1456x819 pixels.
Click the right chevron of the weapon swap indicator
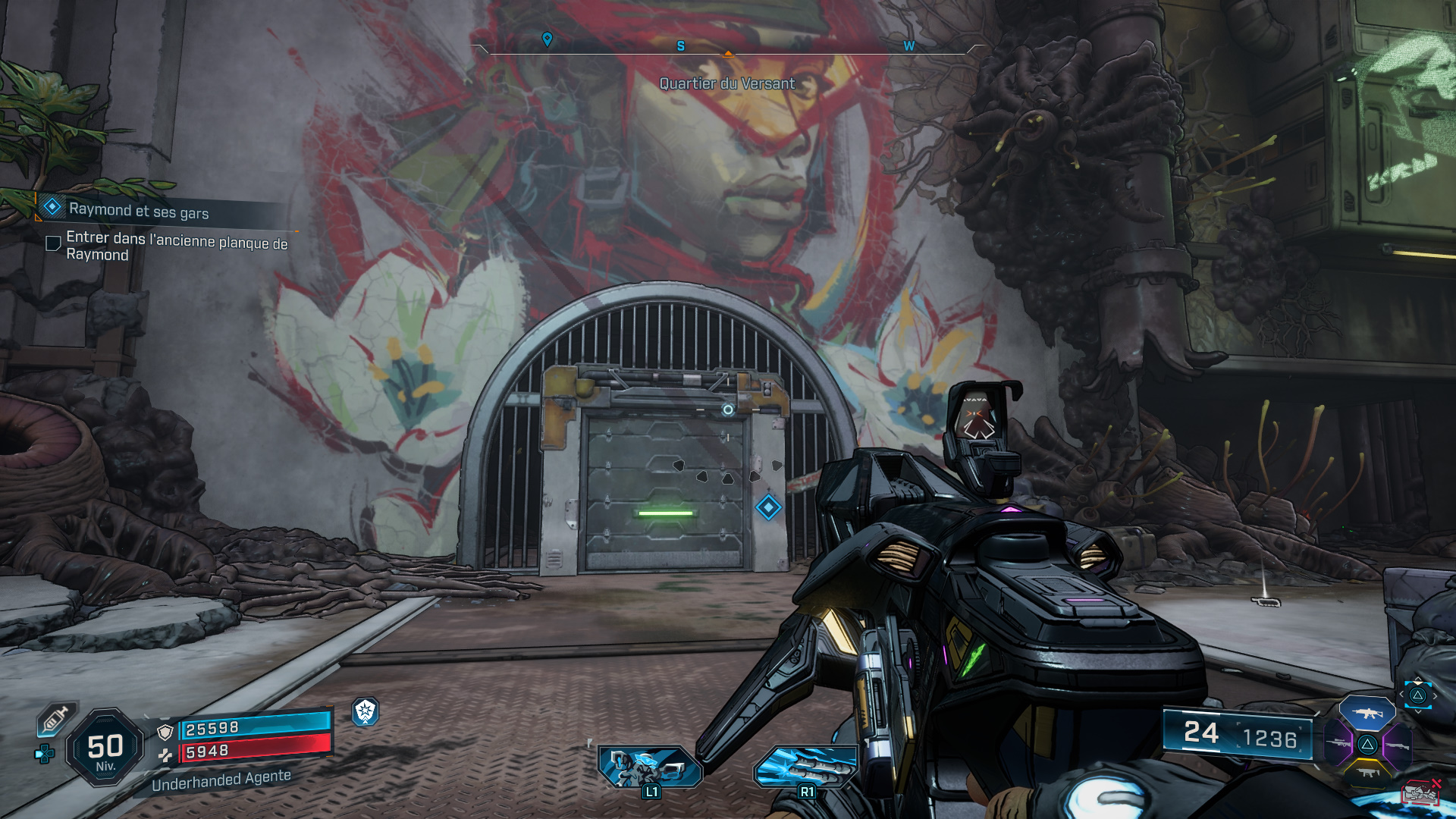click(1435, 695)
